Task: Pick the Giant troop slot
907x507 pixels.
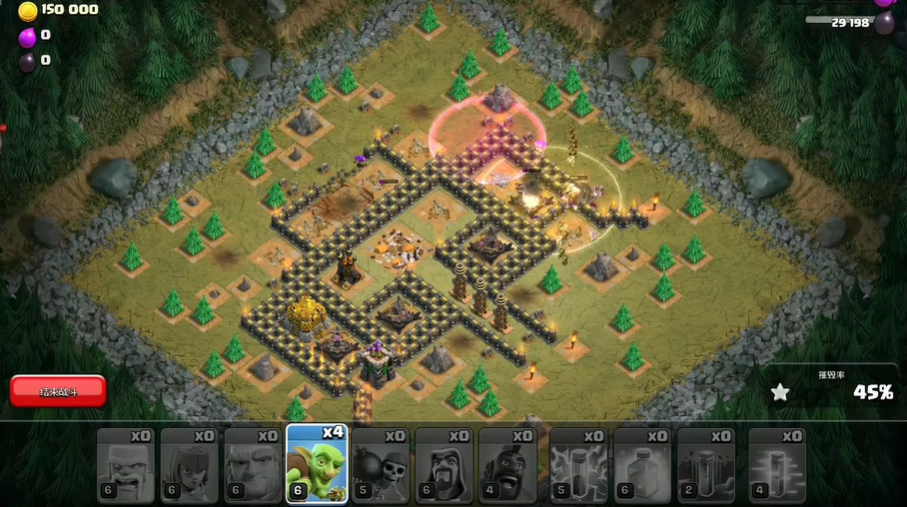Action: tap(252, 464)
